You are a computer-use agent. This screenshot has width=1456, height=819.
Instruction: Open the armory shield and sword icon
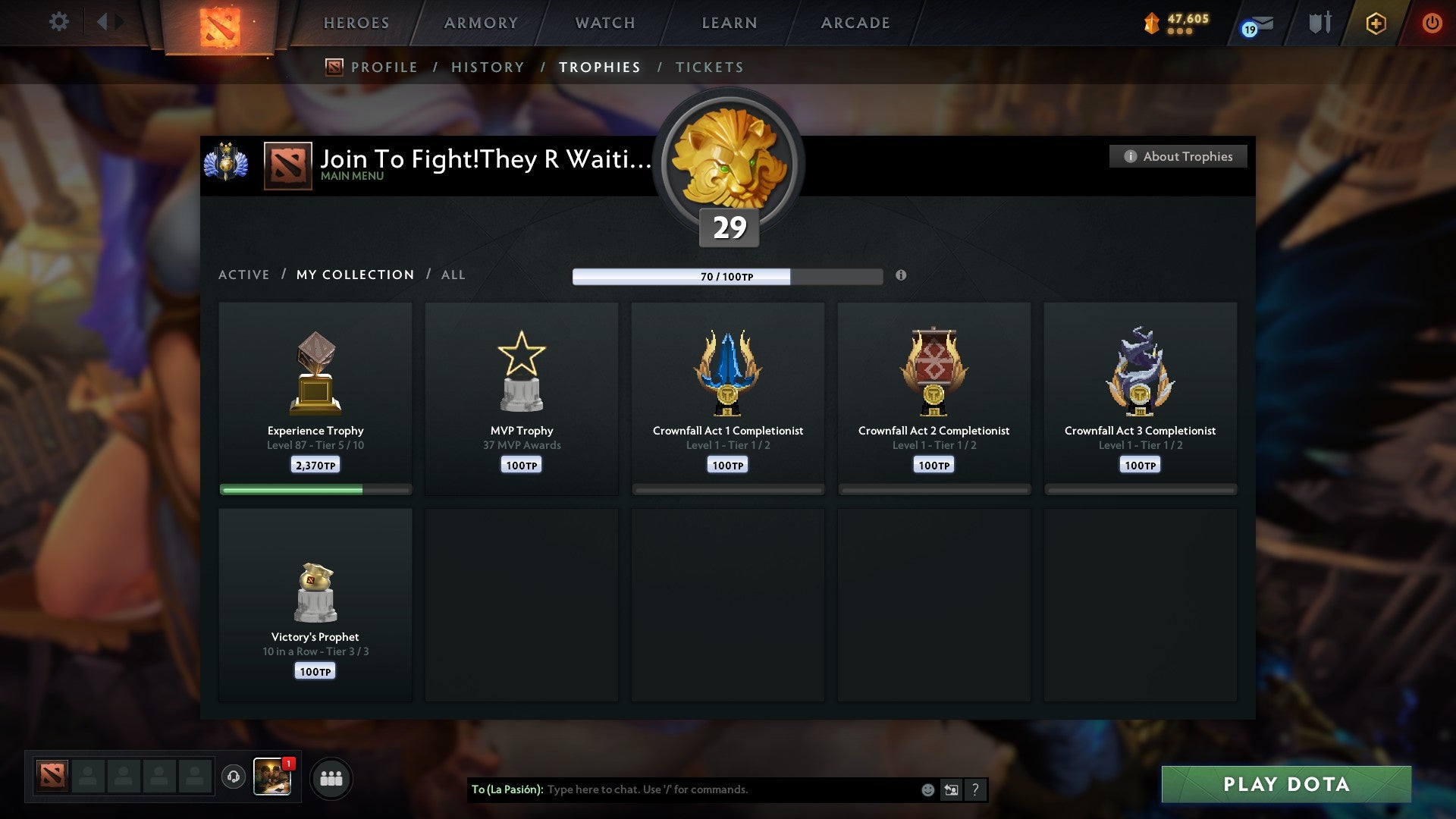(x=1319, y=23)
